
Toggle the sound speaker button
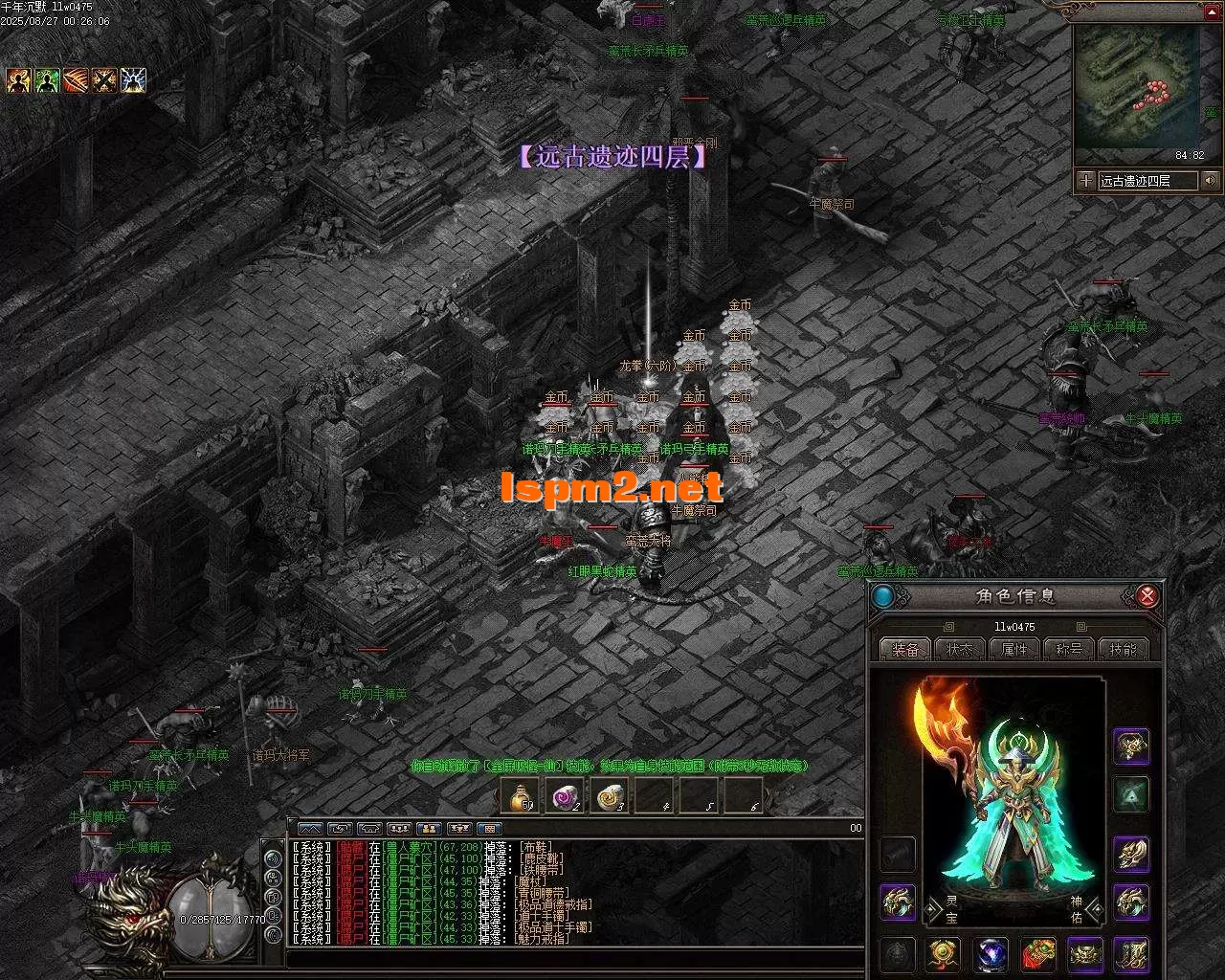coord(1211,180)
